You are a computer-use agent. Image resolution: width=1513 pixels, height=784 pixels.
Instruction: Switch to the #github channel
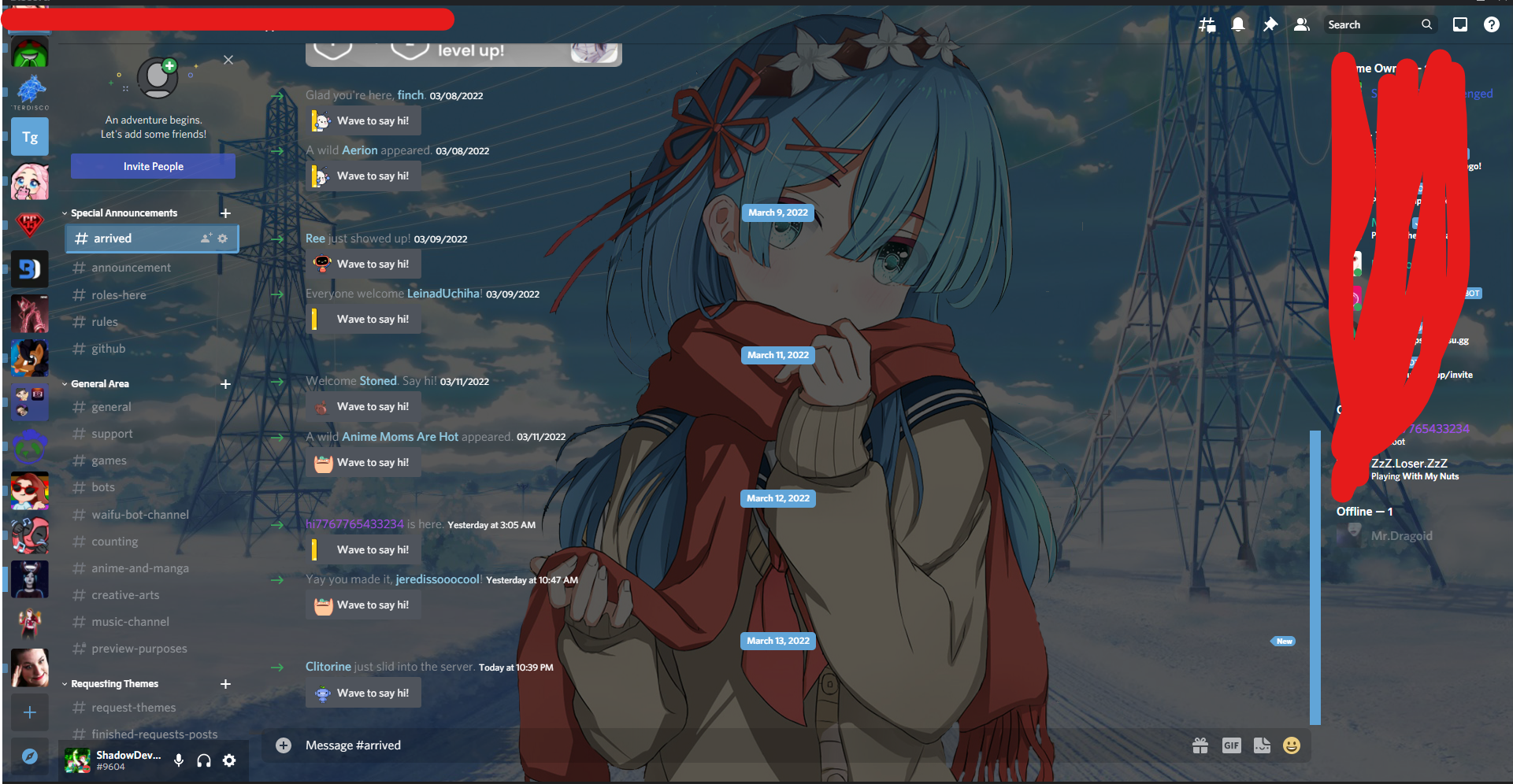pos(108,349)
